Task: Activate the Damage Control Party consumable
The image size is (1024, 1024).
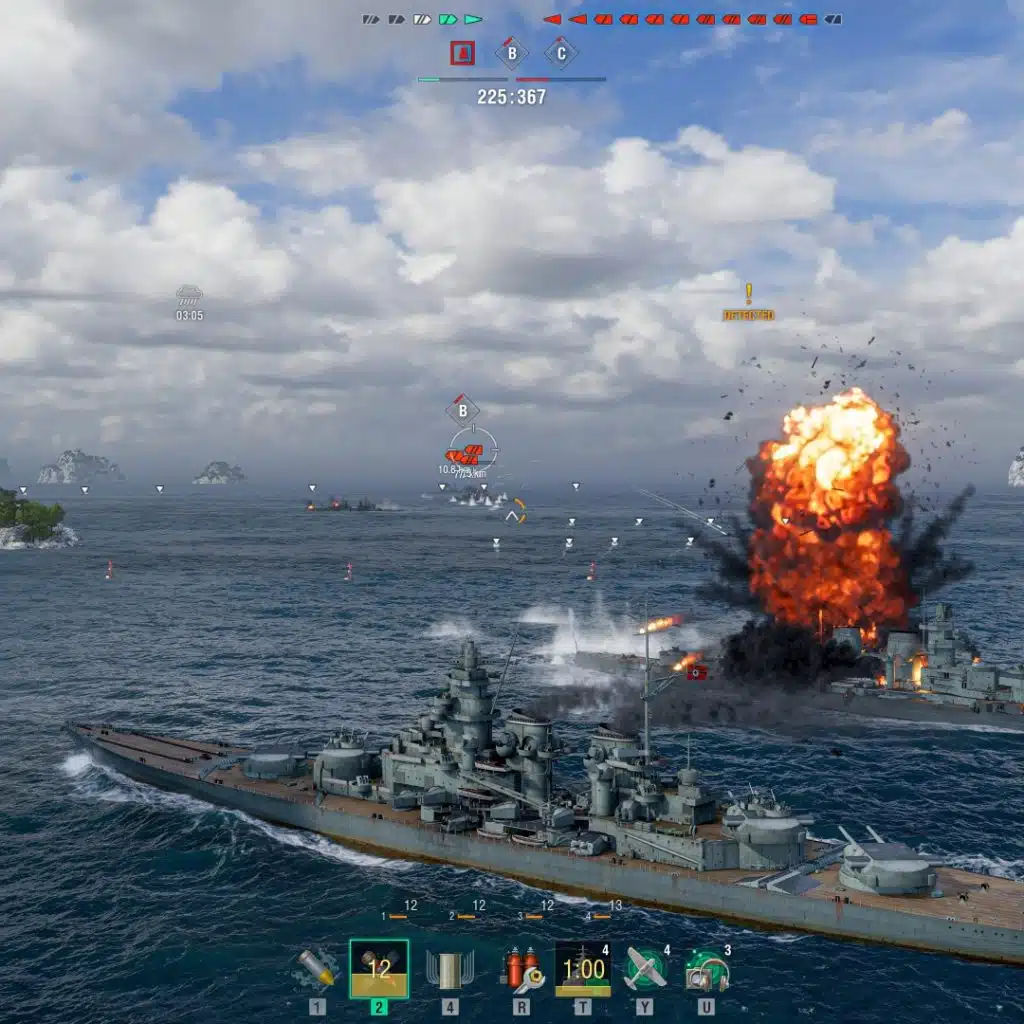Action: coord(521,968)
